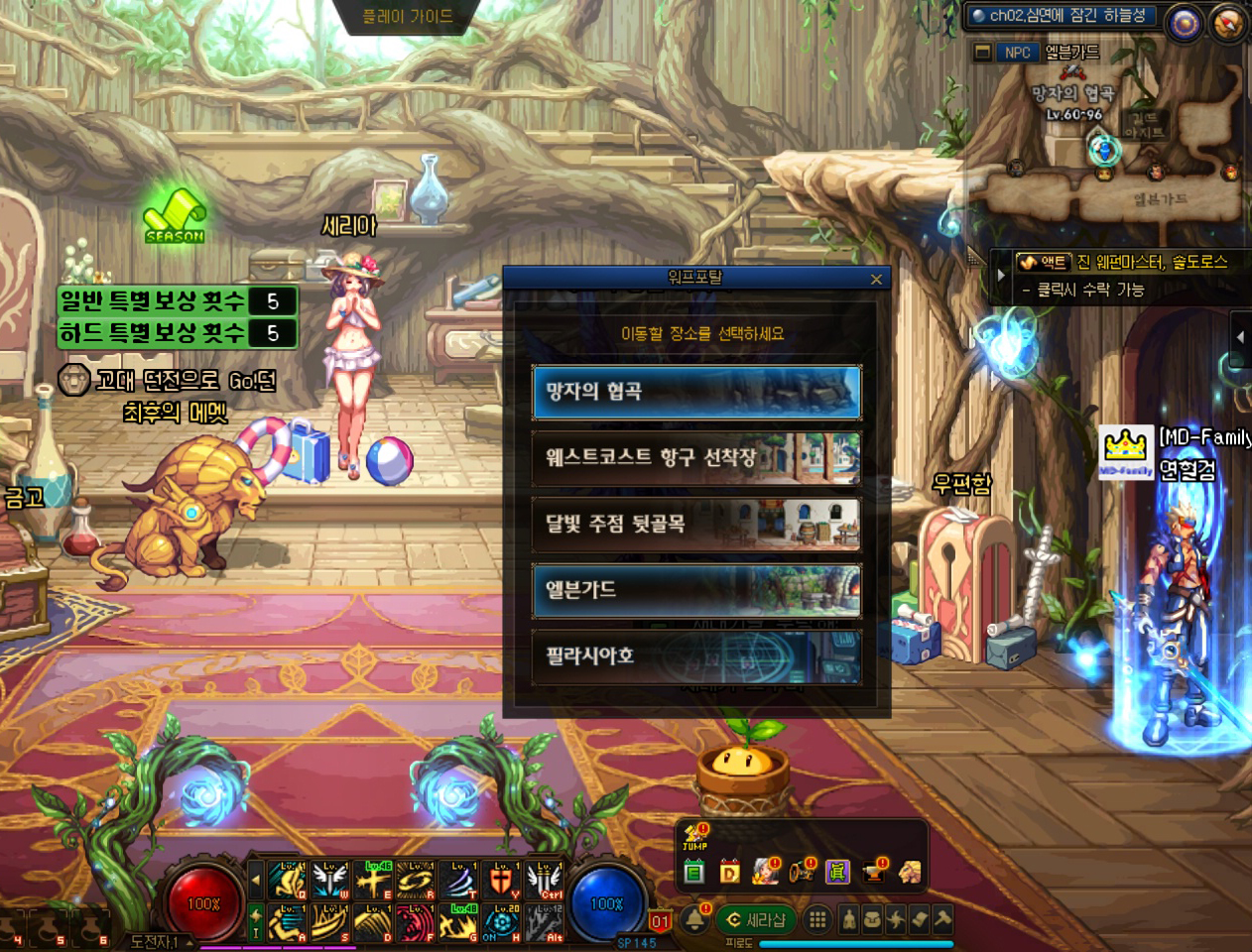Click the compass button above the minimap
The image size is (1252, 952).
point(1228,23)
